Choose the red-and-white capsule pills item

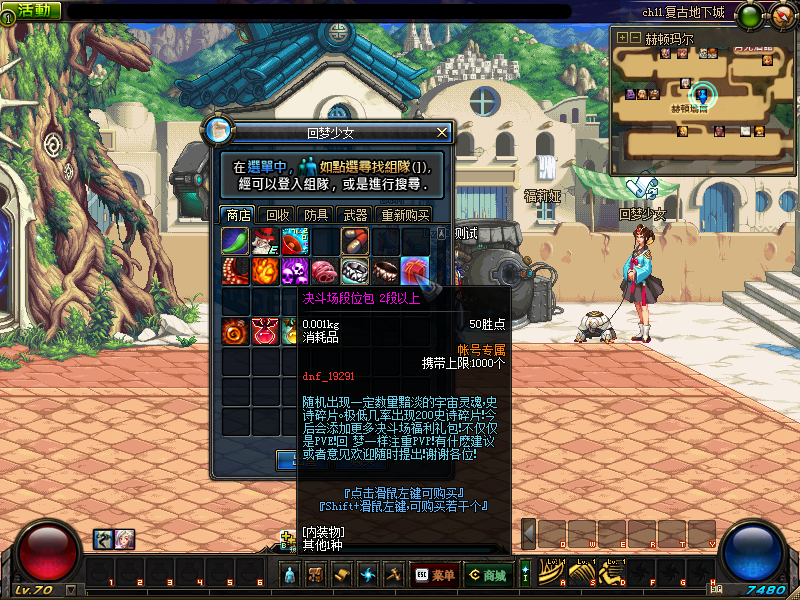click(355, 241)
